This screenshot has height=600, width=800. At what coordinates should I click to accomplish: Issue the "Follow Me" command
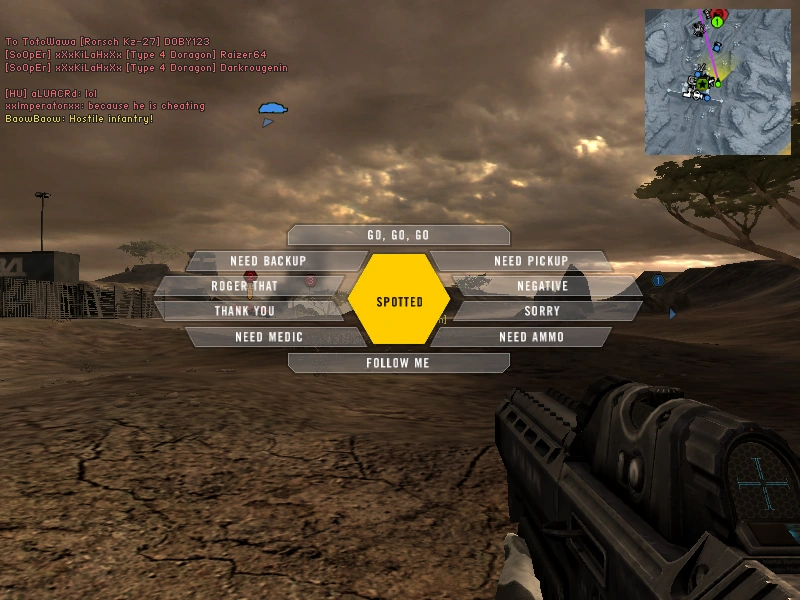click(x=398, y=363)
